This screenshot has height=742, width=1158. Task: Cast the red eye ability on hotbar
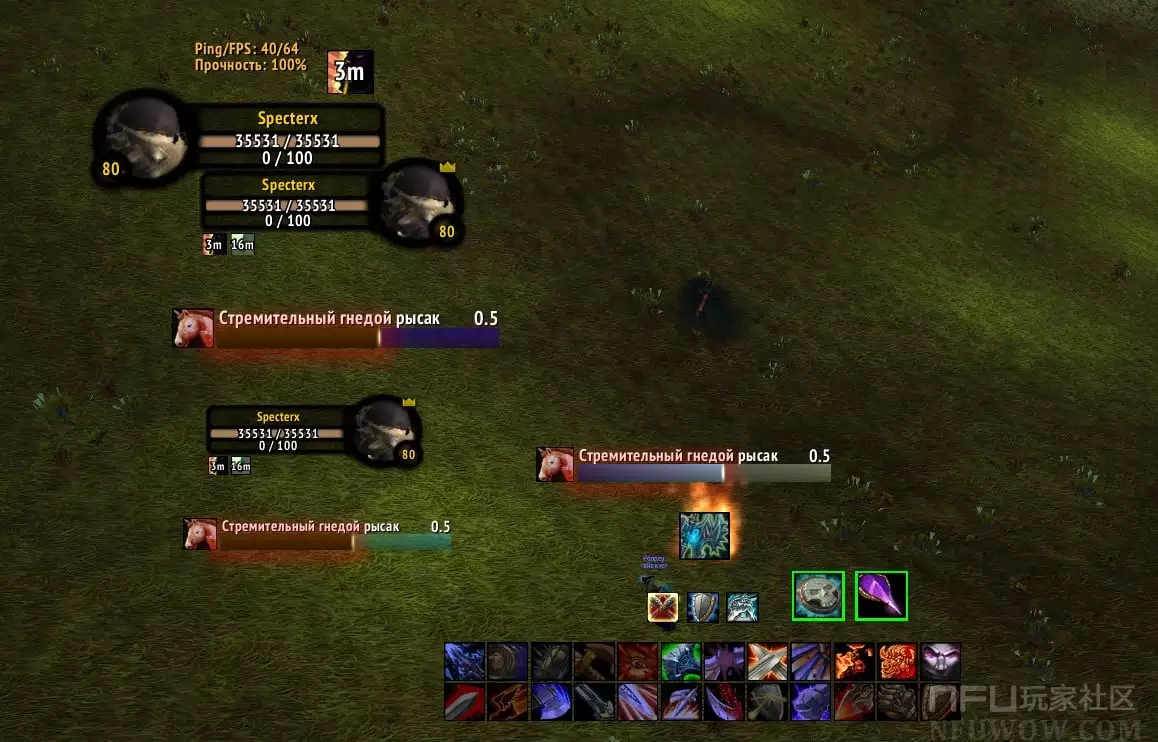coord(638,662)
